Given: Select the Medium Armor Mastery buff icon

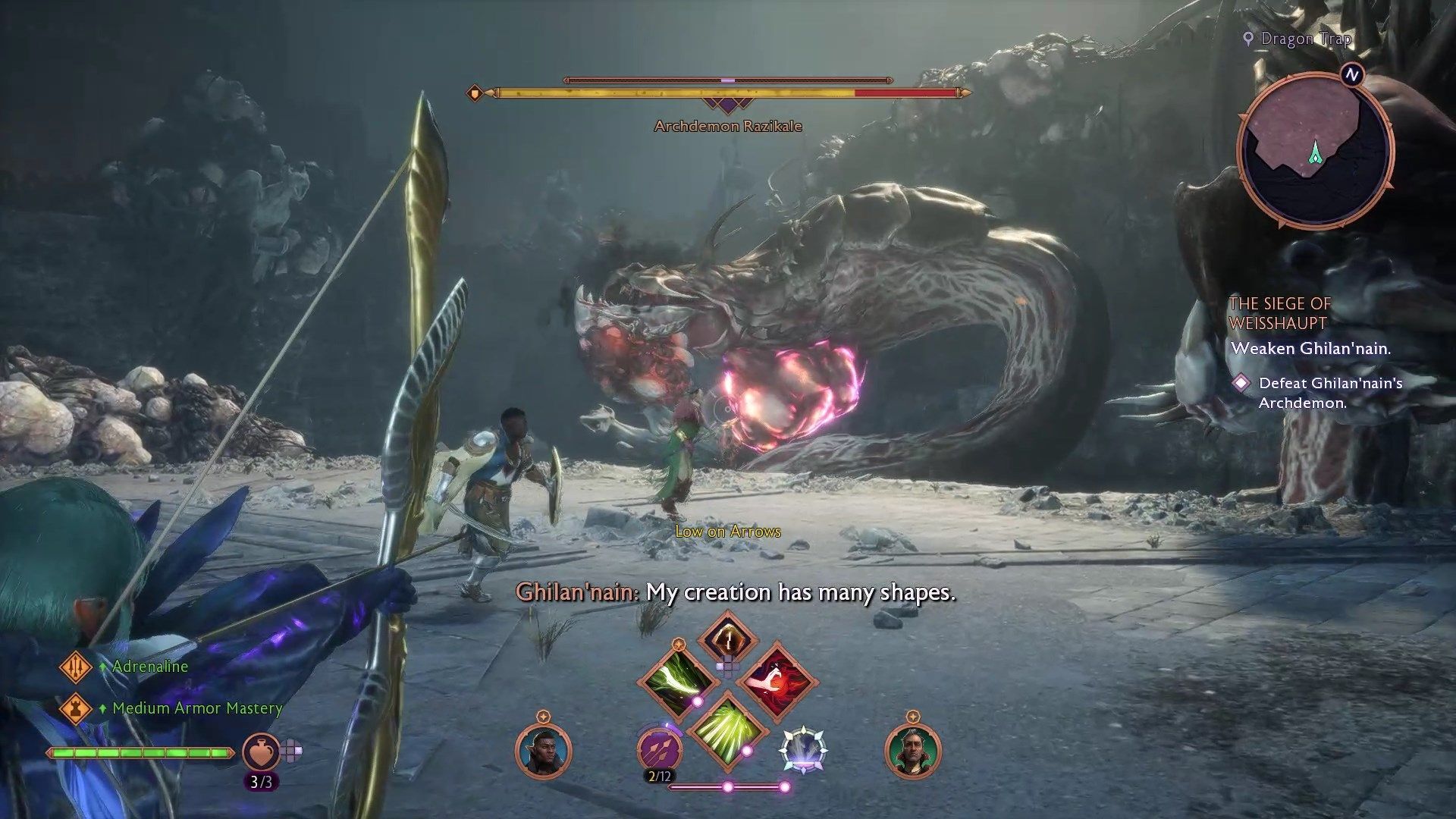Looking at the screenshot, I should click(75, 708).
